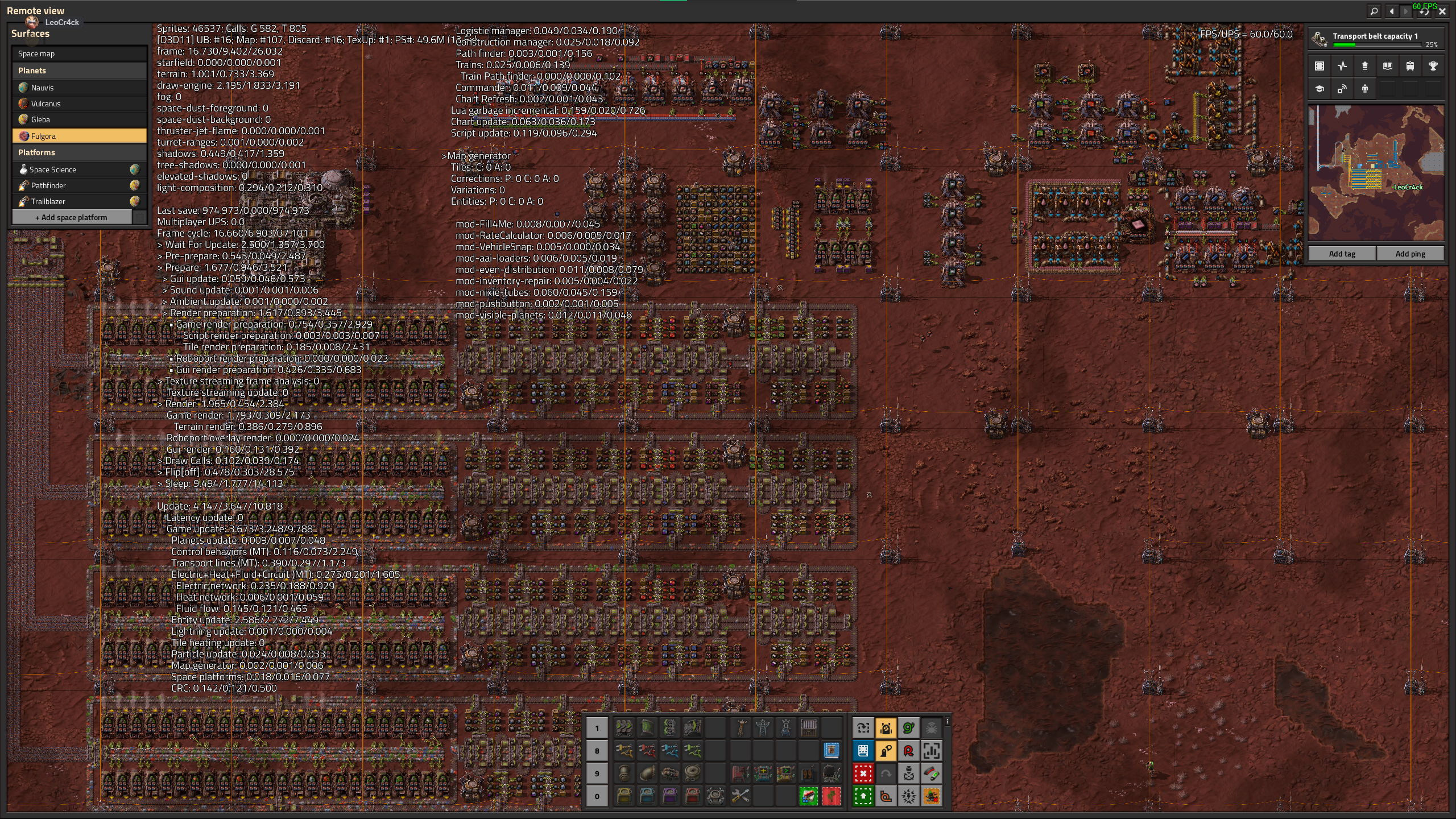Open the magnifying glass search

[x=1374, y=11]
